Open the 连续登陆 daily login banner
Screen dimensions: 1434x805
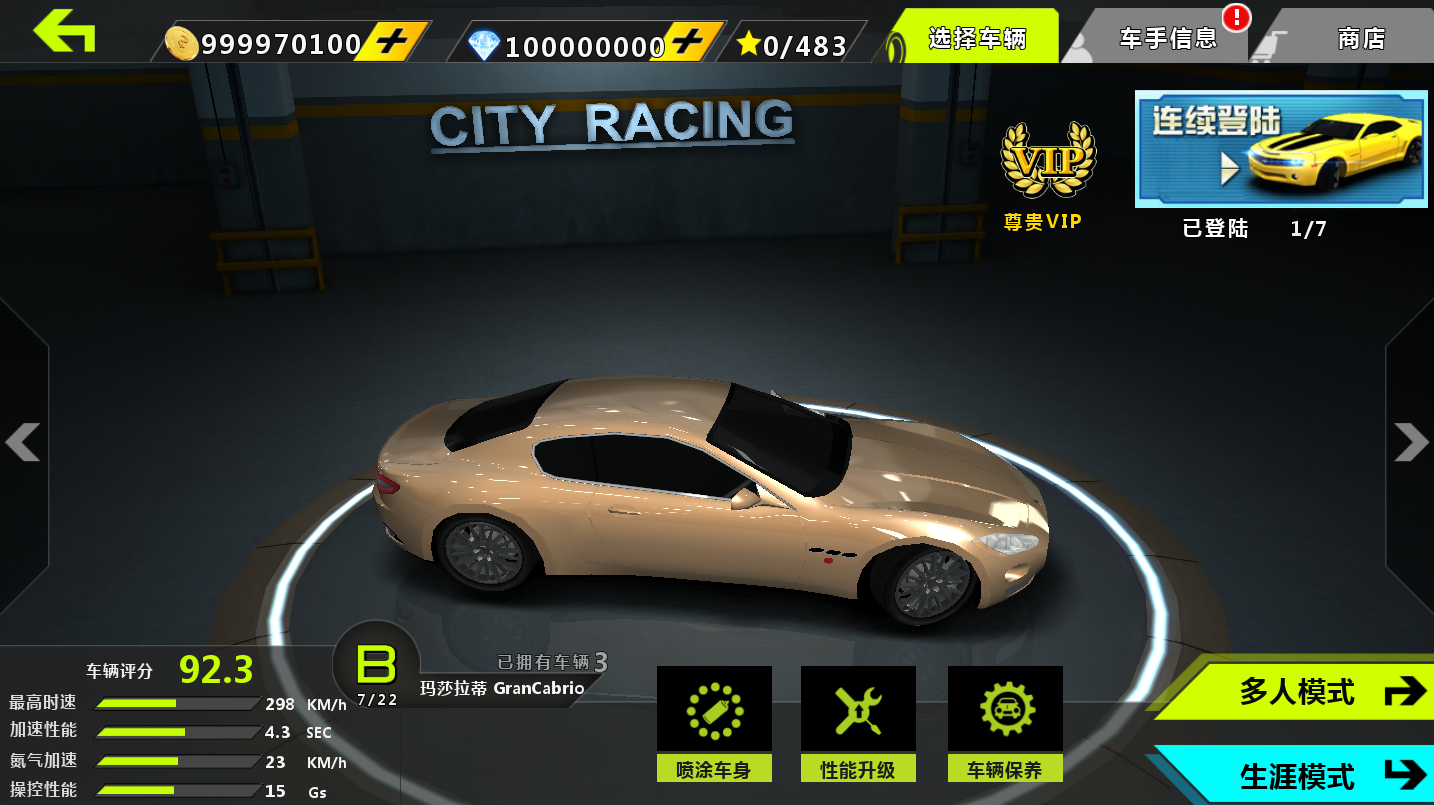point(1280,149)
